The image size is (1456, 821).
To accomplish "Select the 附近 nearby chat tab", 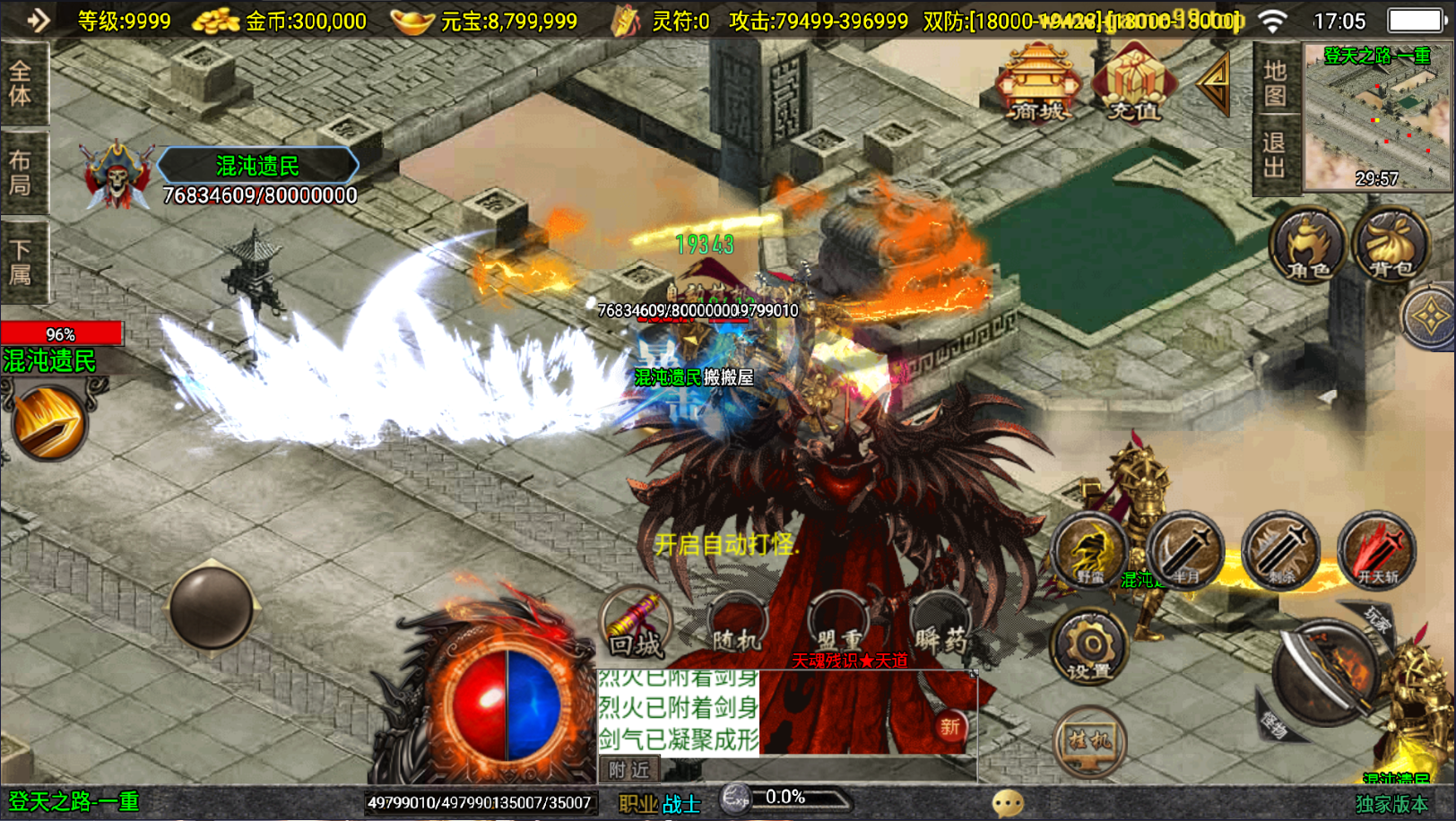I will pyautogui.click(x=628, y=769).
